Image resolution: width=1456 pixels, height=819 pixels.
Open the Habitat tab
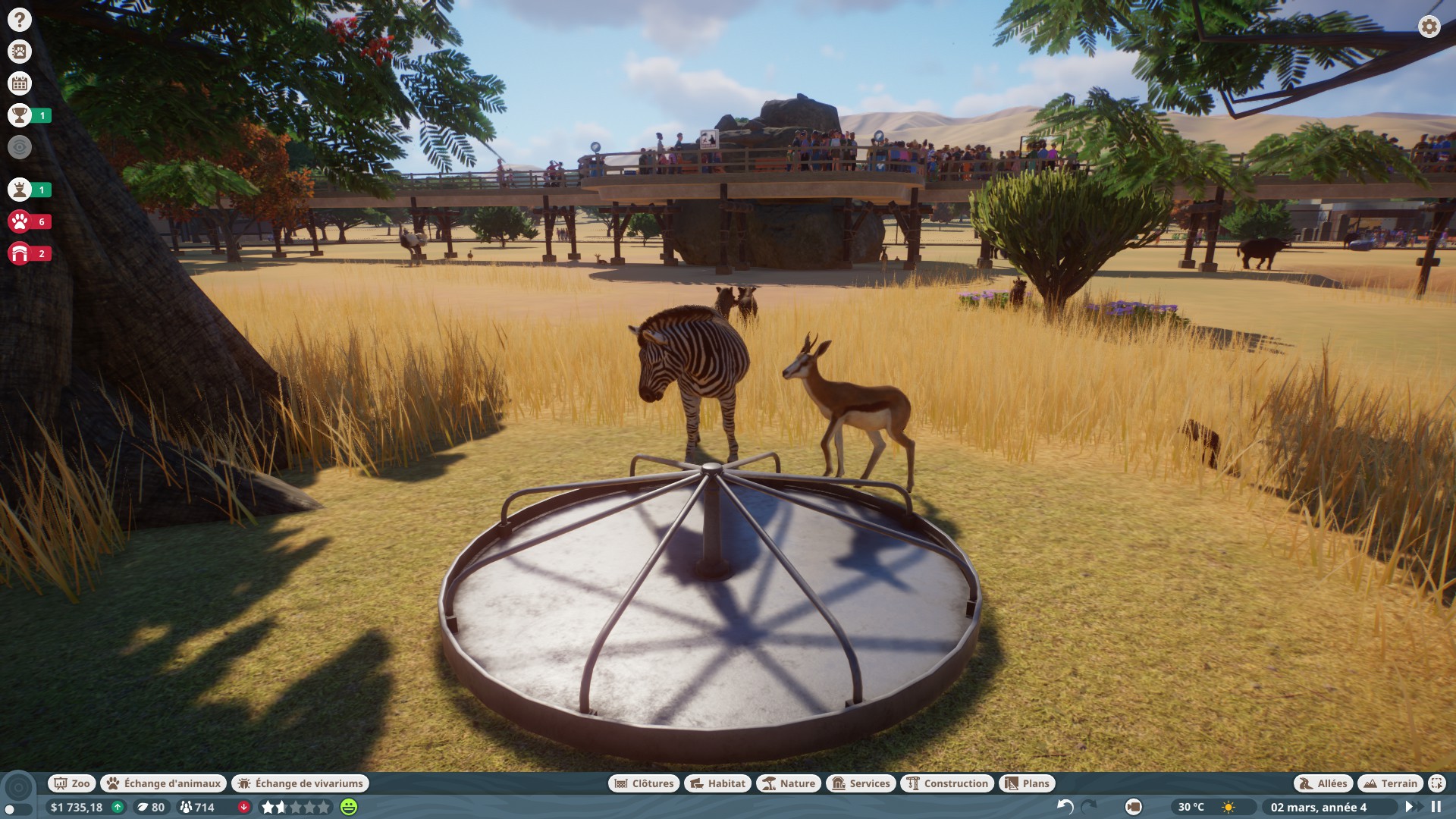point(717,783)
